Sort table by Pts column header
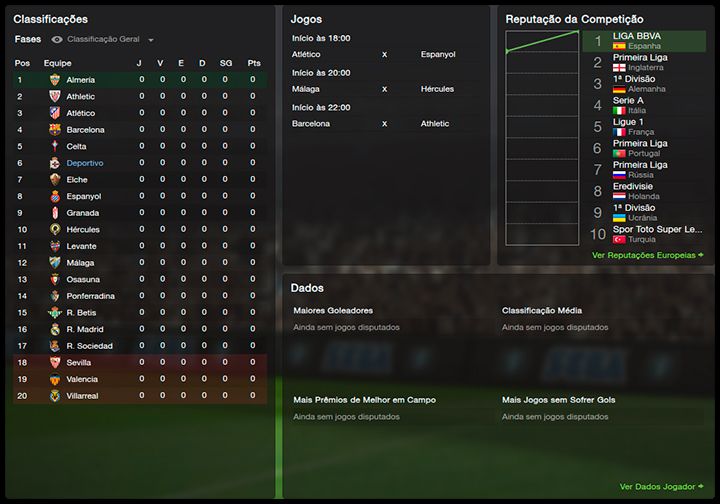 (x=254, y=63)
